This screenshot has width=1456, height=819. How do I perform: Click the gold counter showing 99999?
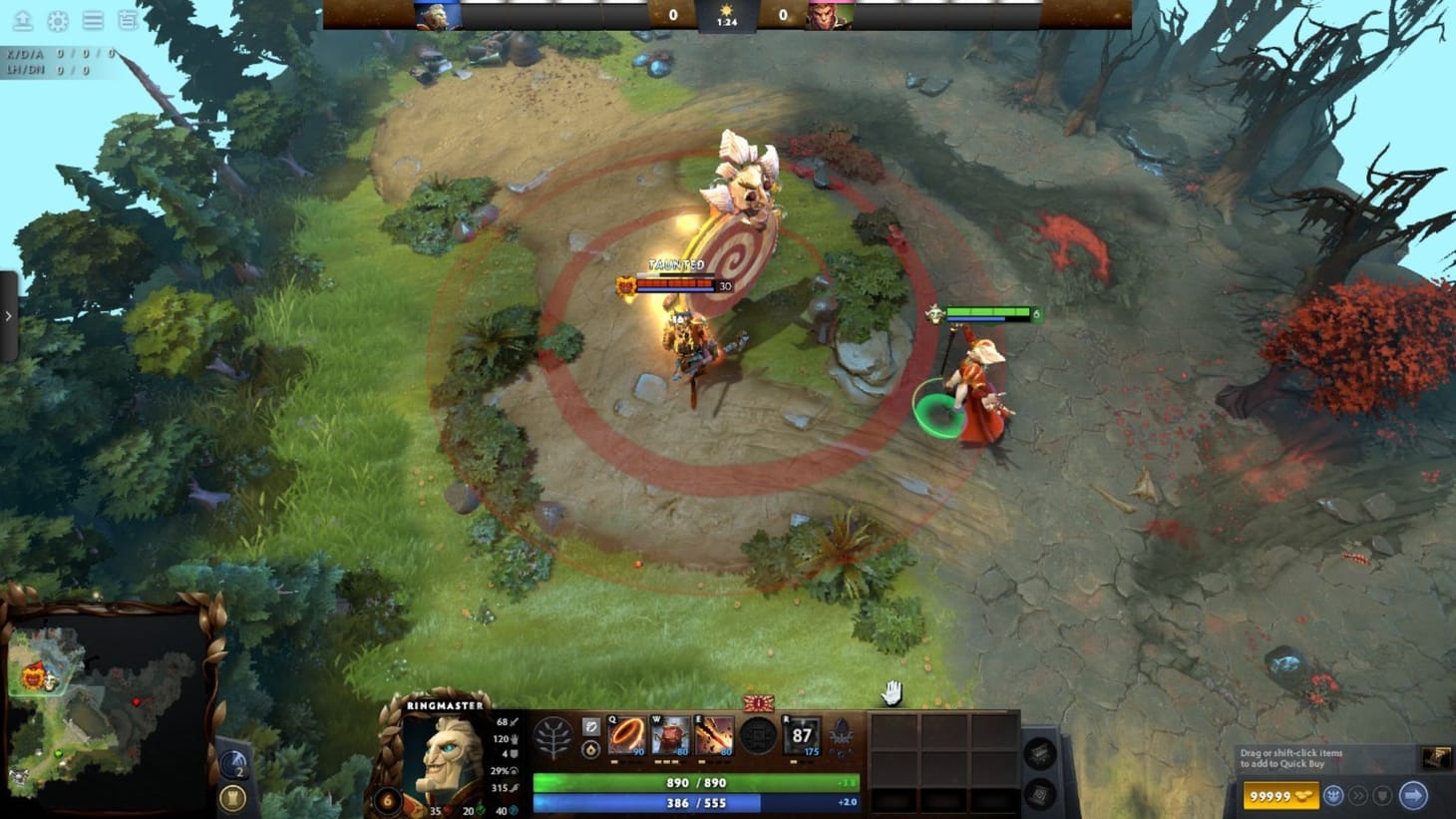1281,795
